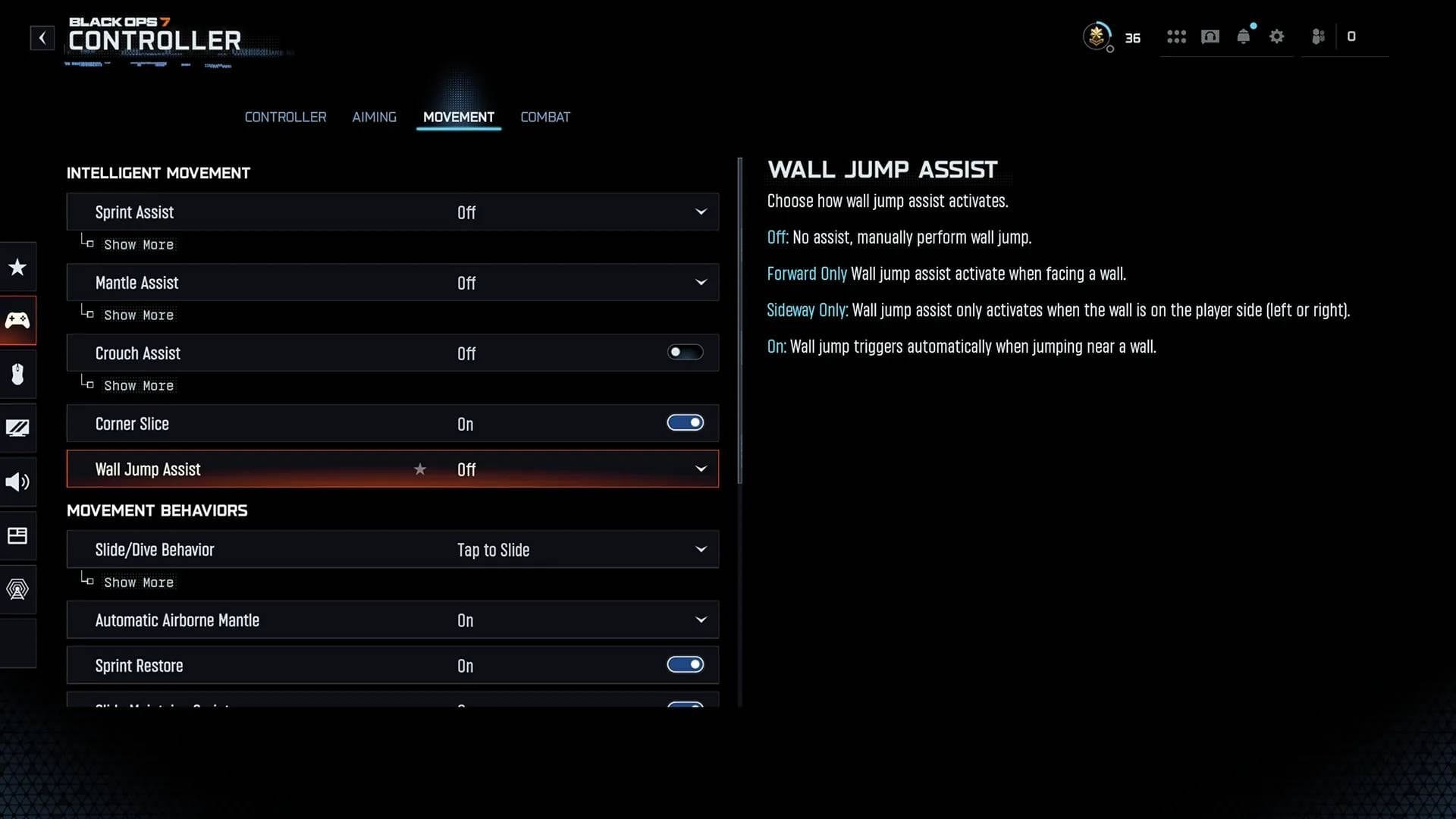The image size is (1456, 819).
Task: Open graphics settings via monitor icon
Action: pos(17,428)
